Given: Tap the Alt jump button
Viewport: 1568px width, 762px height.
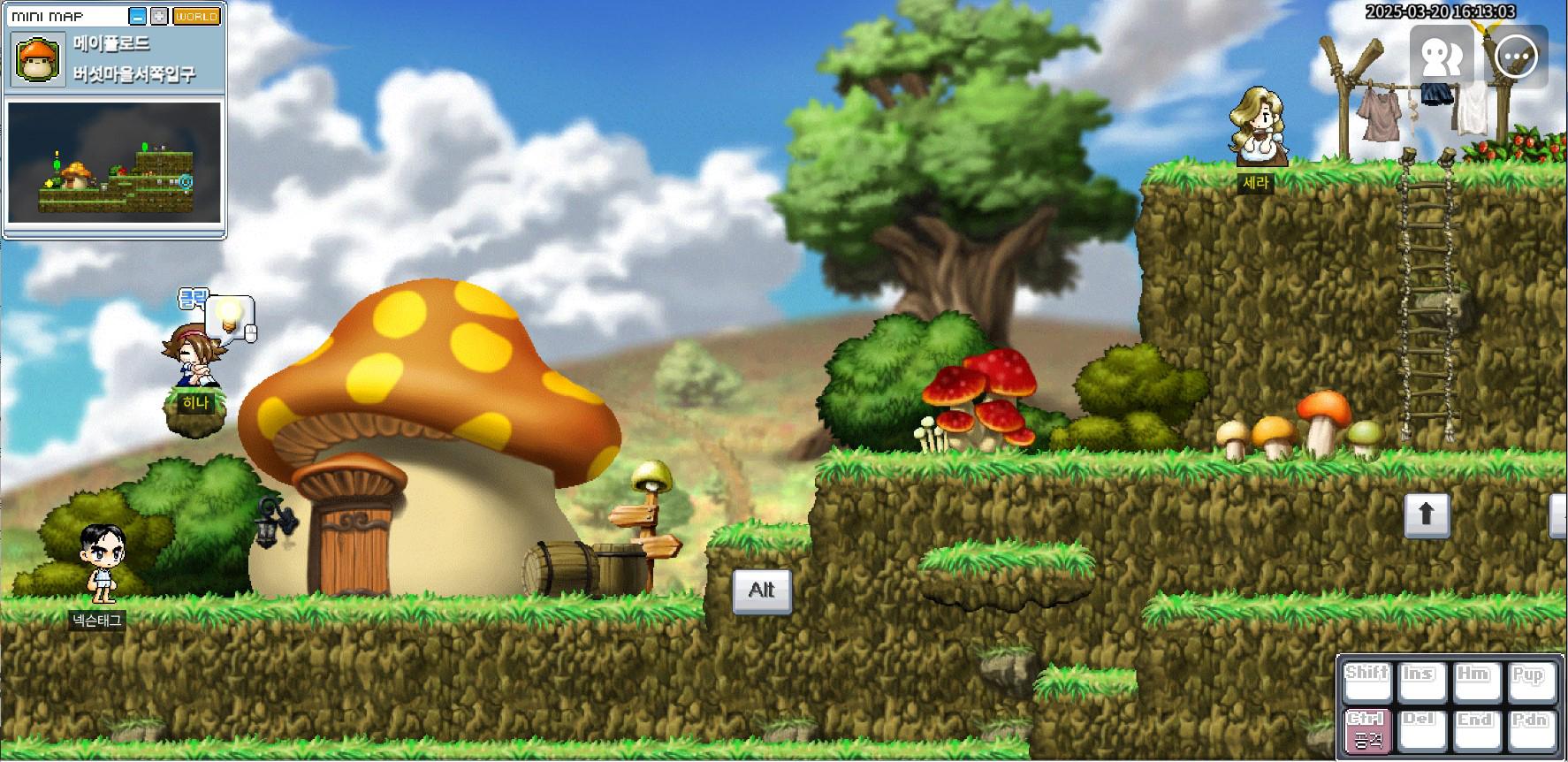Looking at the screenshot, I should [762, 591].
